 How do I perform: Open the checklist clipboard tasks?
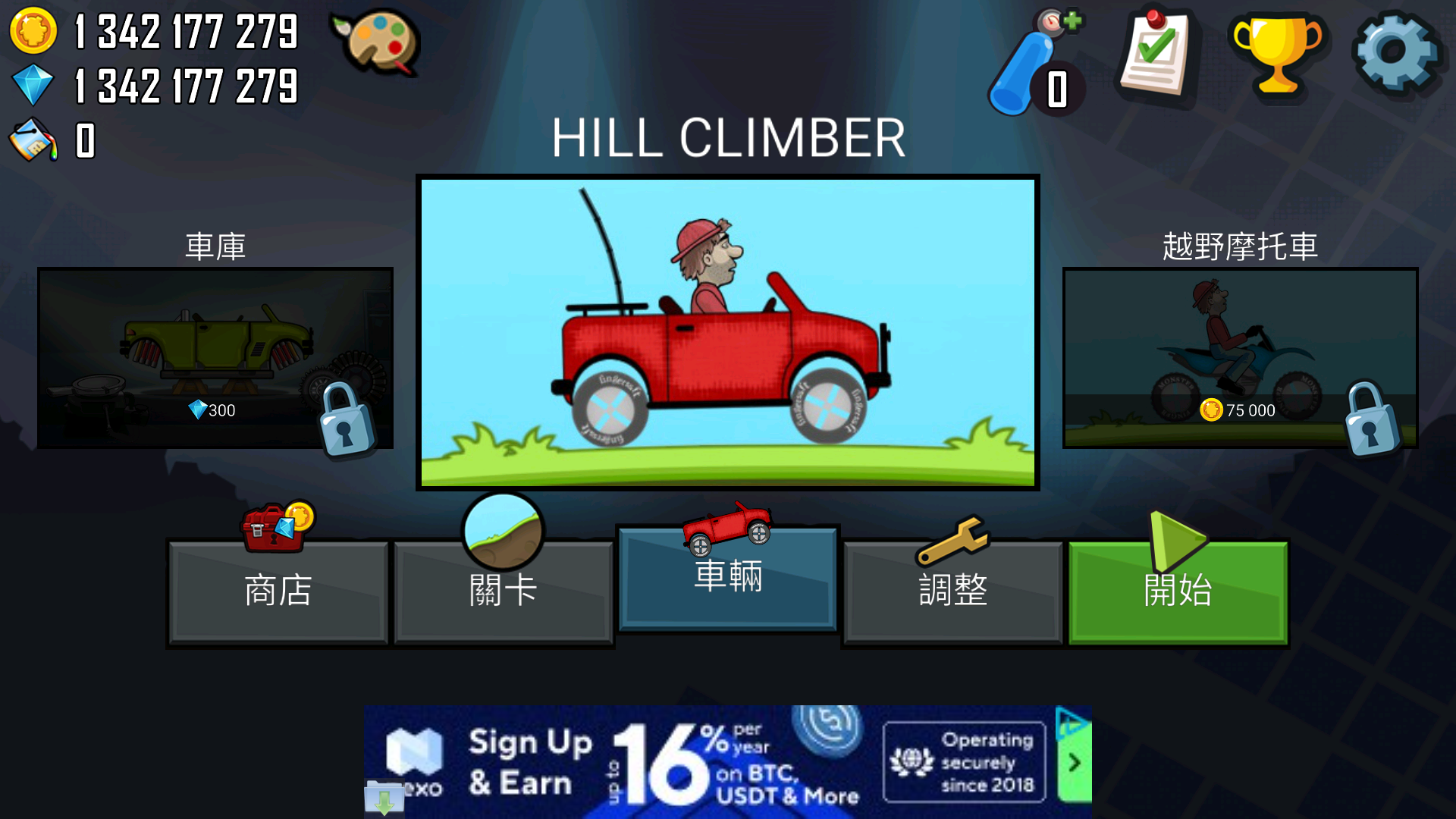point(1155,55)
